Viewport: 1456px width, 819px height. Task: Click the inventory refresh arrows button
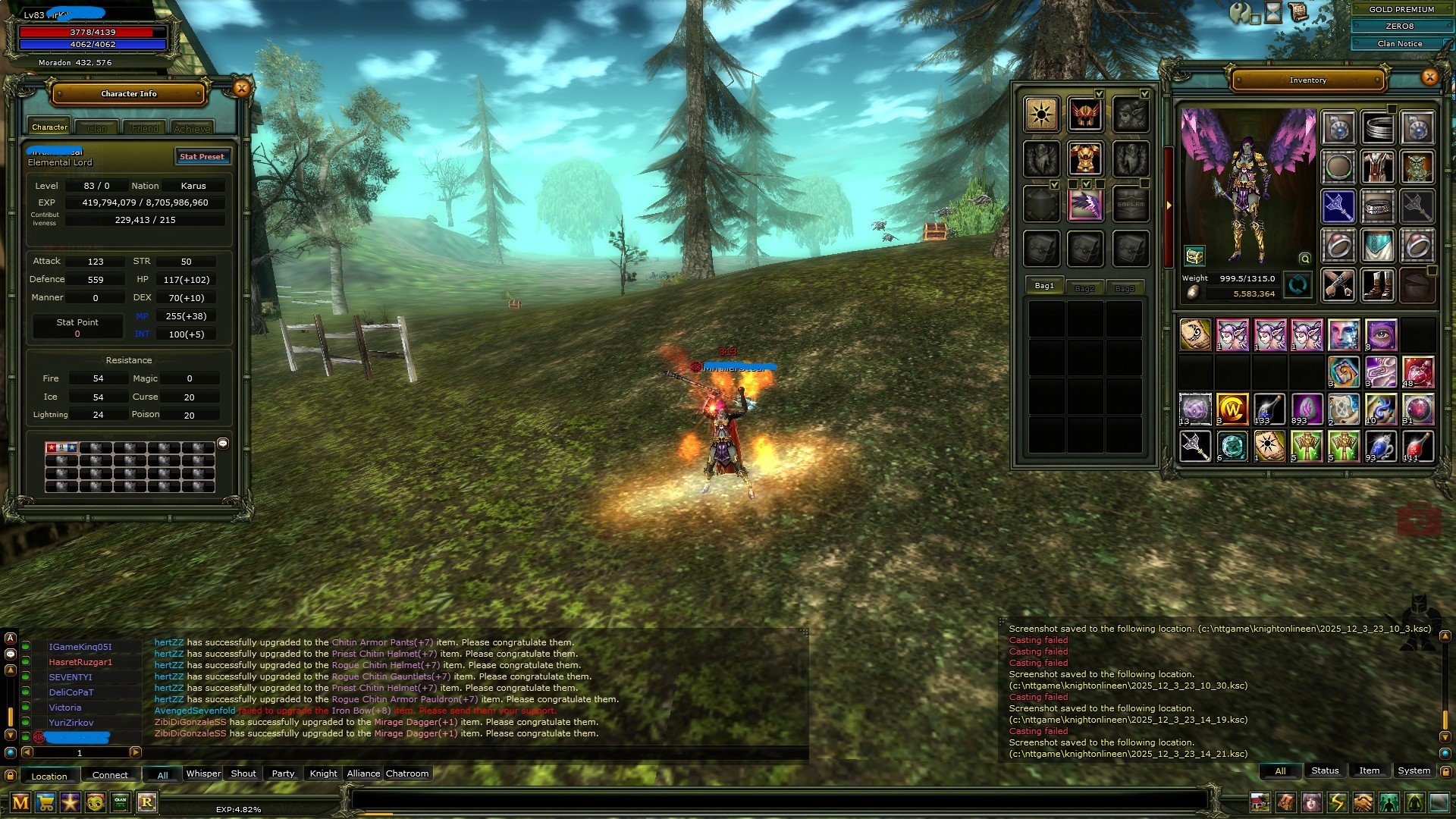point(1298,285)
